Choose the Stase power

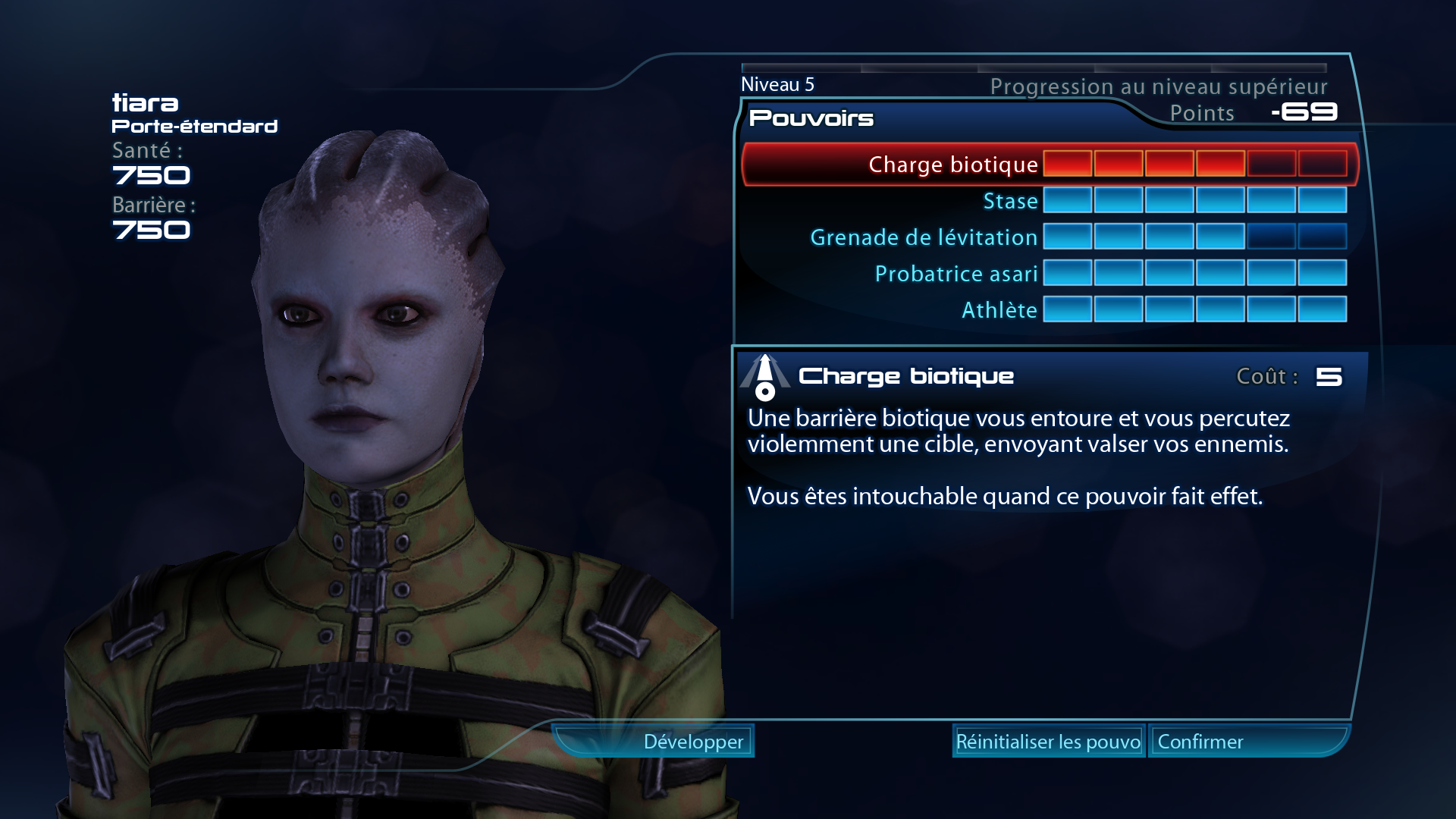[x=1010, y=201]
